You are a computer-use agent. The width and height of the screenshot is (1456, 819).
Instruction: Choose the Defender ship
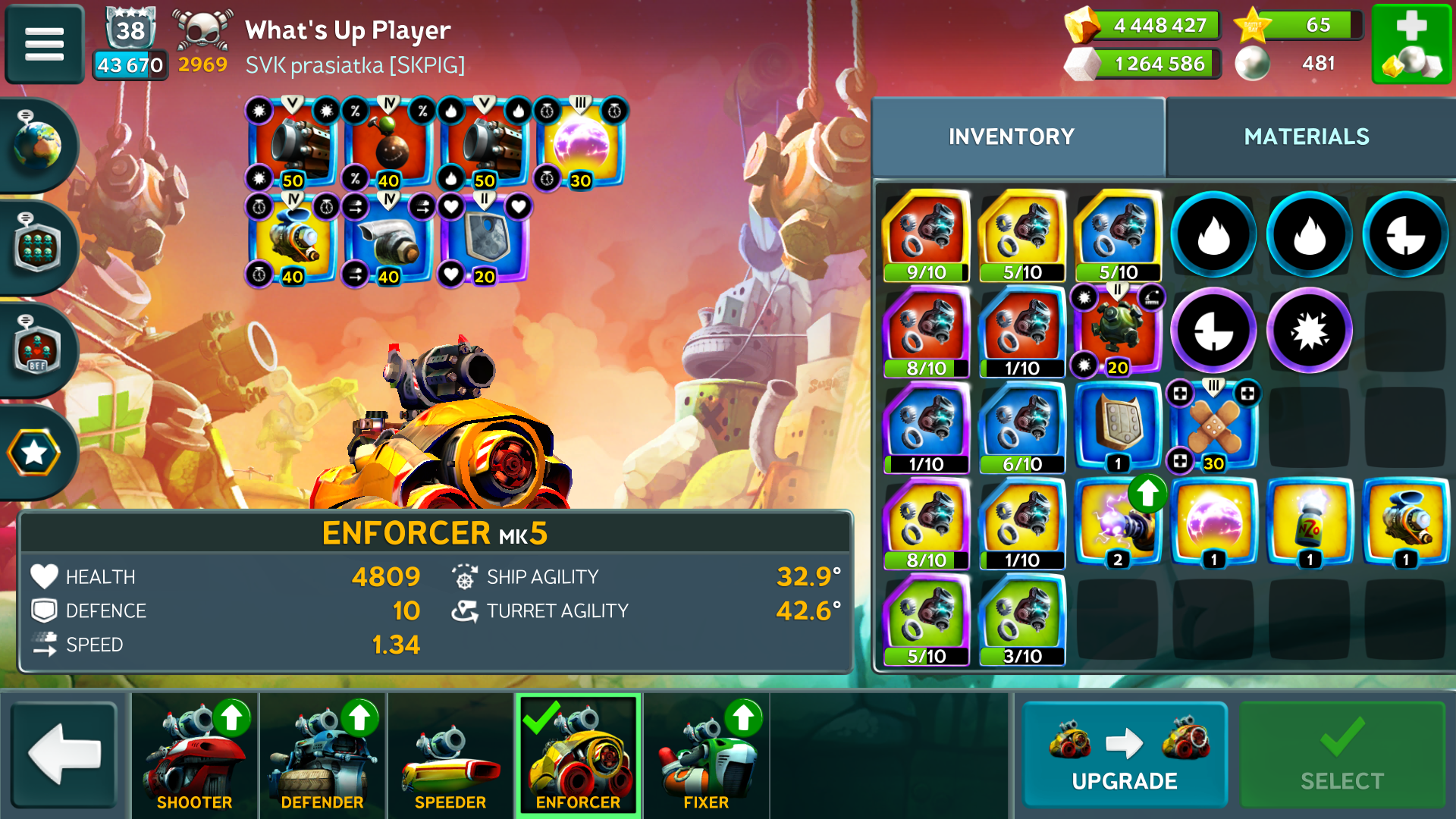(x=322, y=755)
